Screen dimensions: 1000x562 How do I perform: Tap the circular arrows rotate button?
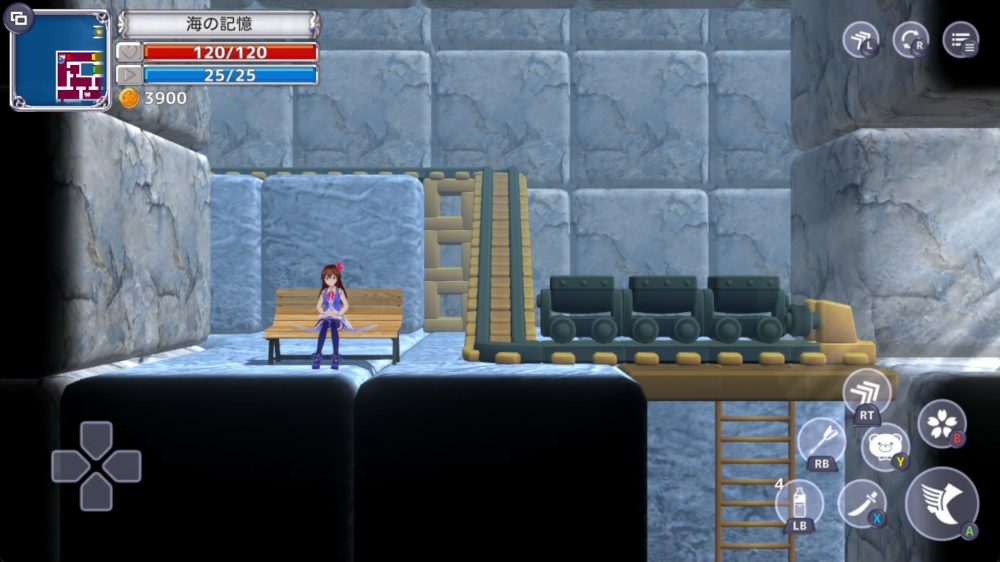pos(910,40)
